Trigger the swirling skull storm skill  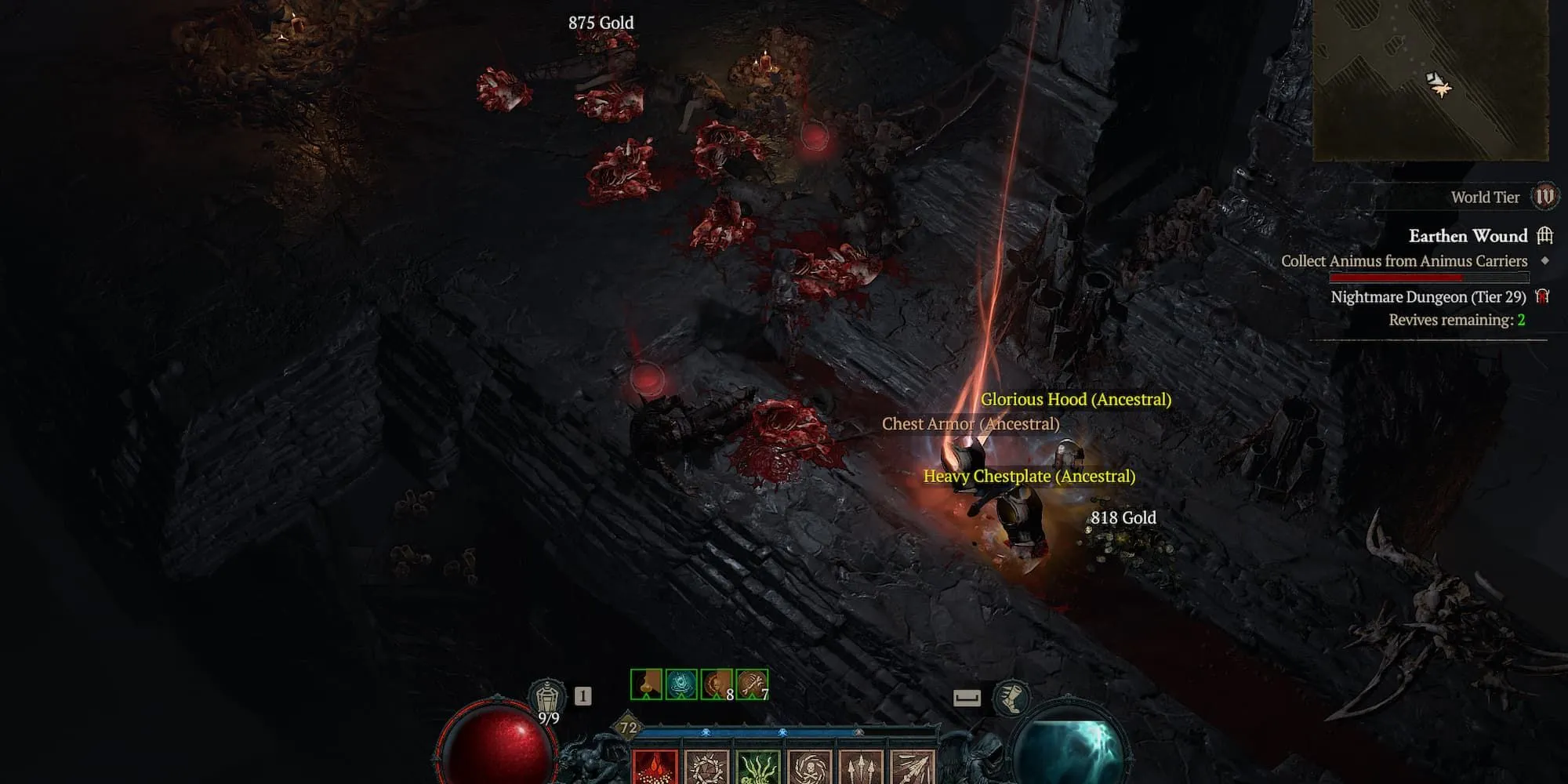tap(810, 767)
